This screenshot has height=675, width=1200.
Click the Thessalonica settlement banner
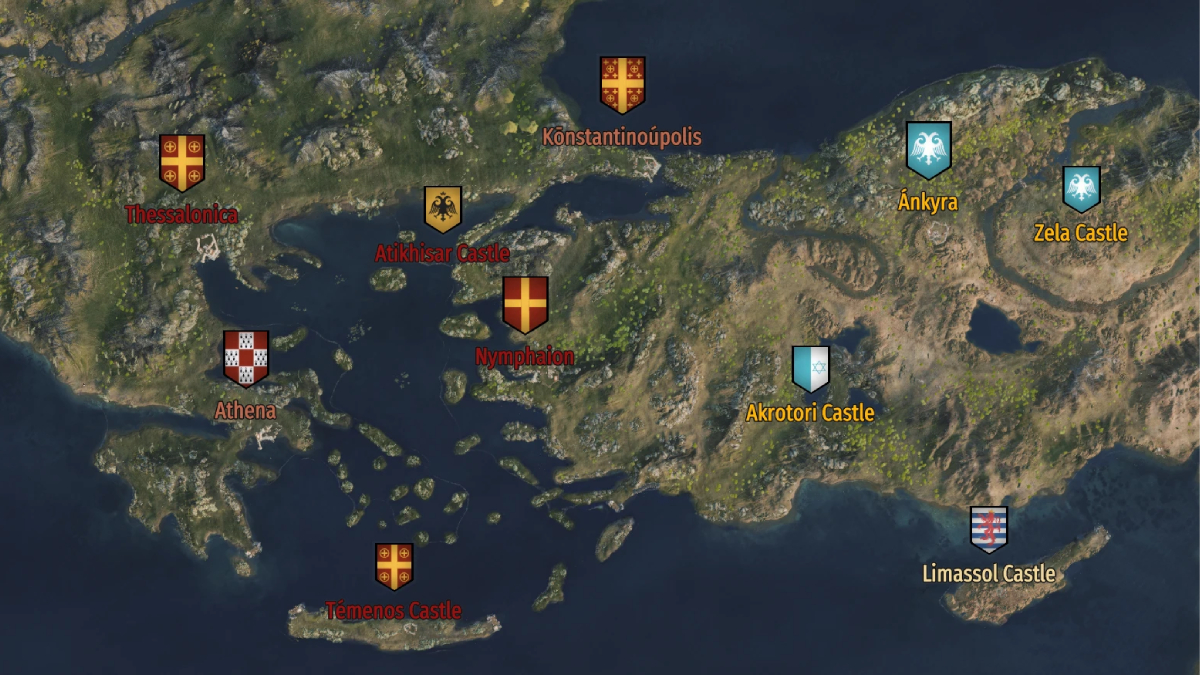click(x=182, y=162)
